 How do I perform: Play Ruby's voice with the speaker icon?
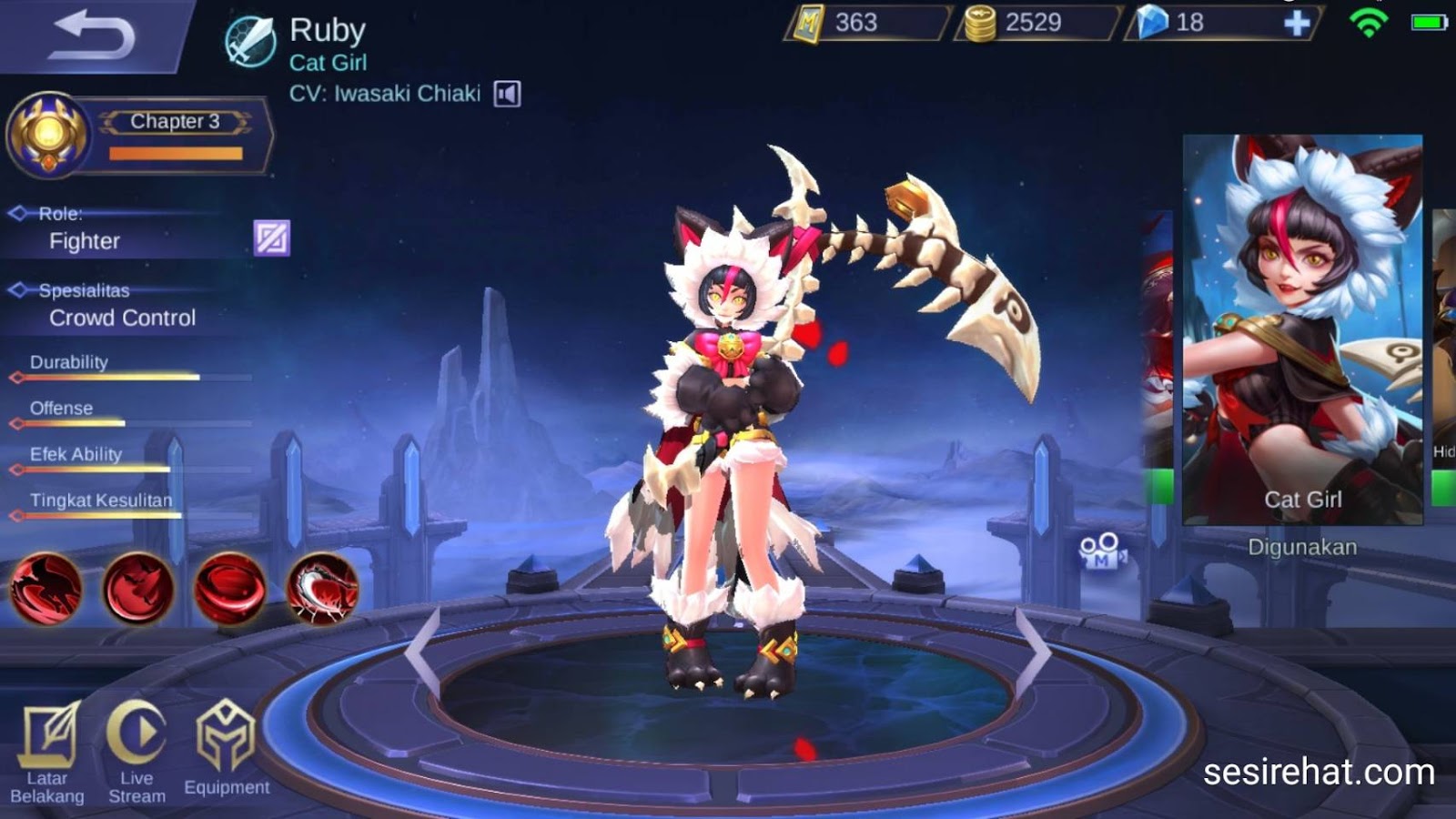tap(506, 92)
